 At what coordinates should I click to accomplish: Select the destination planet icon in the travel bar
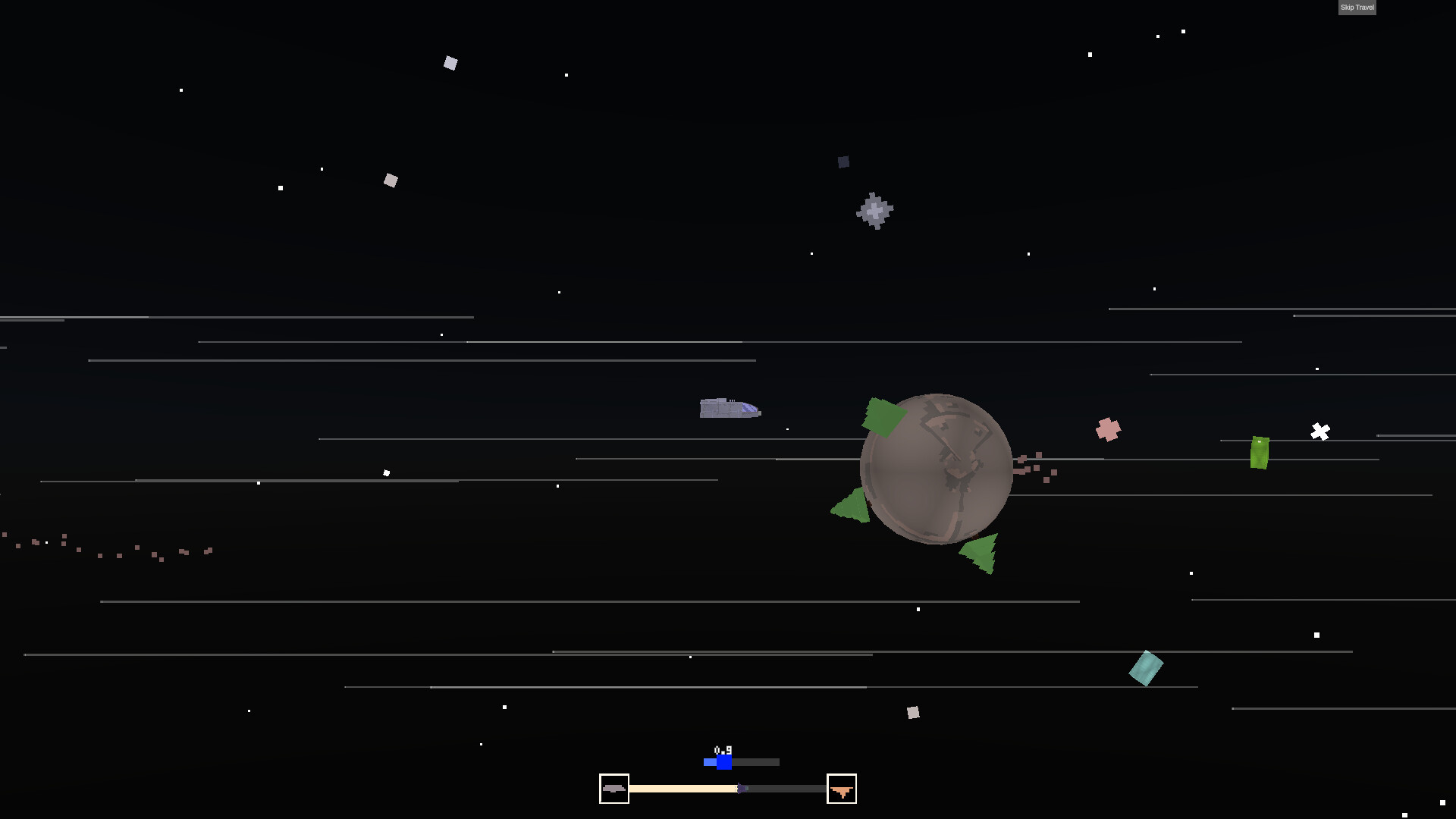842,789
